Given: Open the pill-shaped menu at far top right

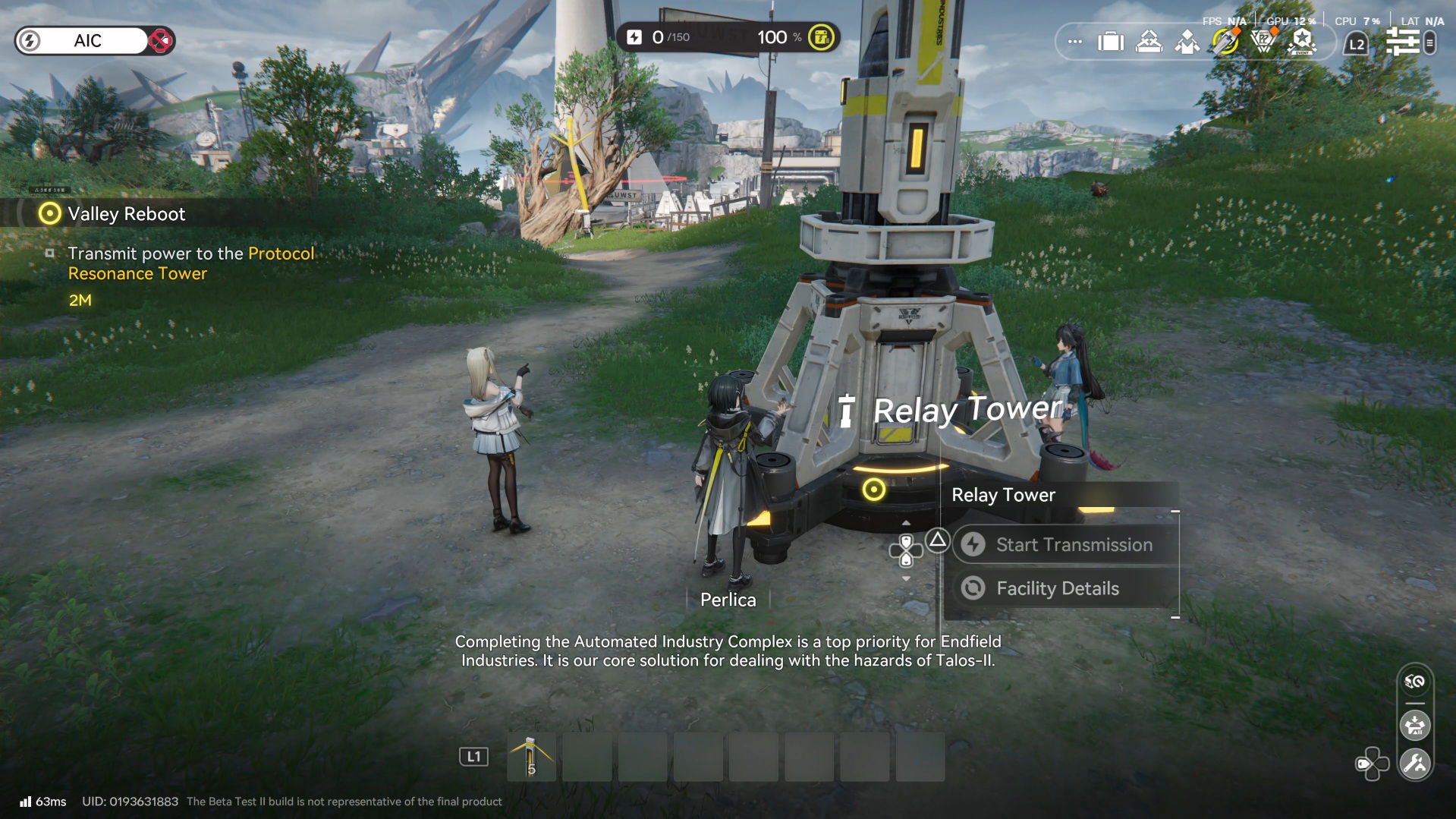Looking at the screenshot, I should coord(1429,43).
